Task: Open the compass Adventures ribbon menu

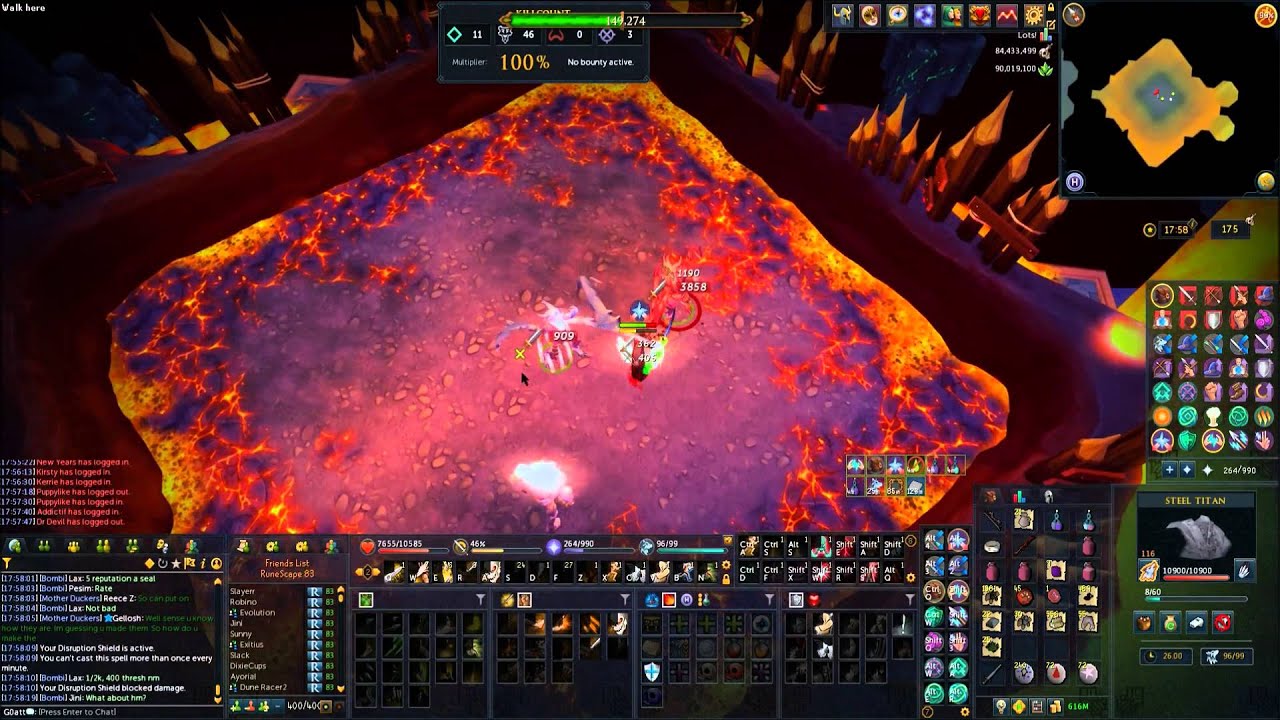Action: point(897,15)
